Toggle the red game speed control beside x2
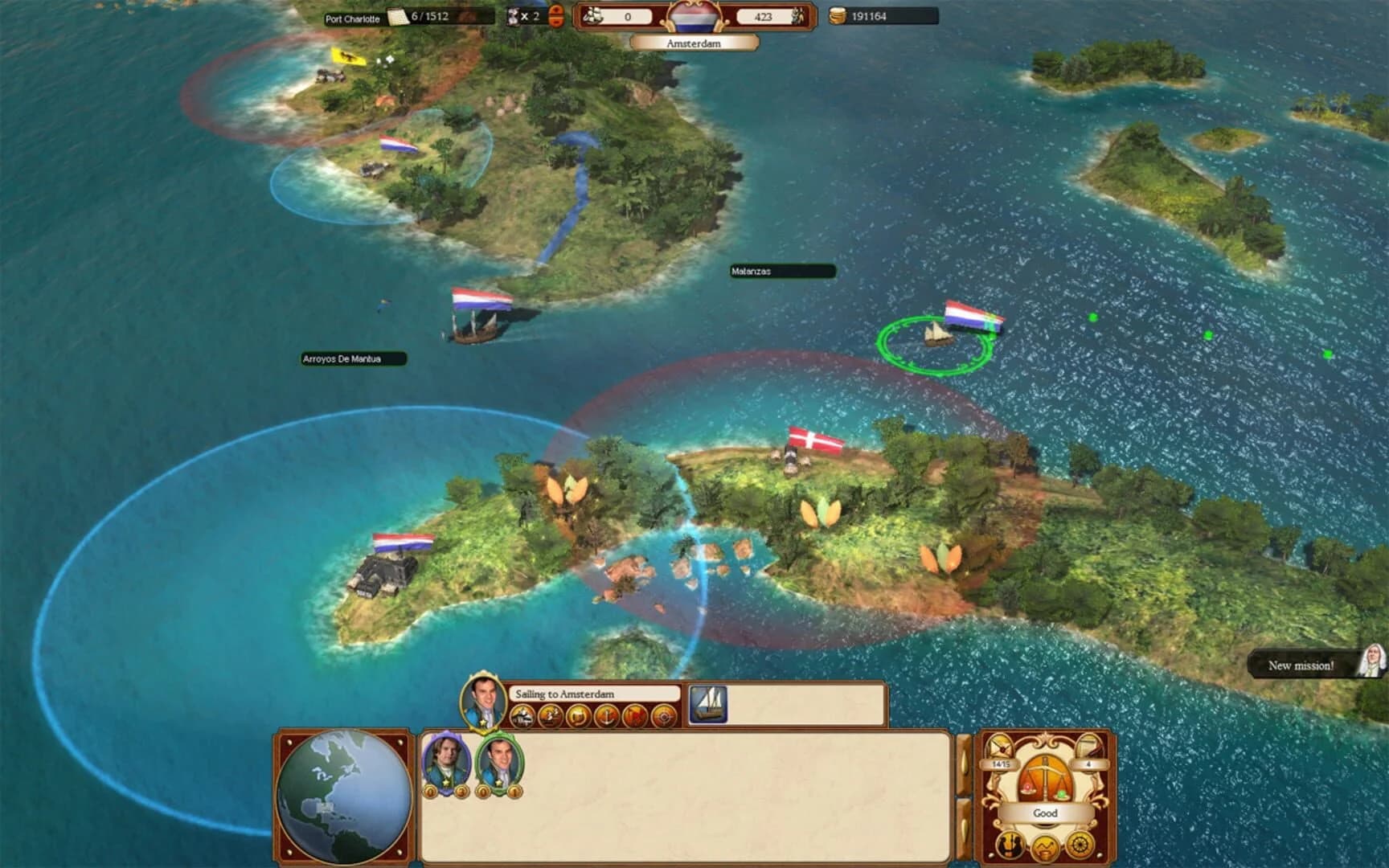1389x868 pixels. click(x=558, y=14)
